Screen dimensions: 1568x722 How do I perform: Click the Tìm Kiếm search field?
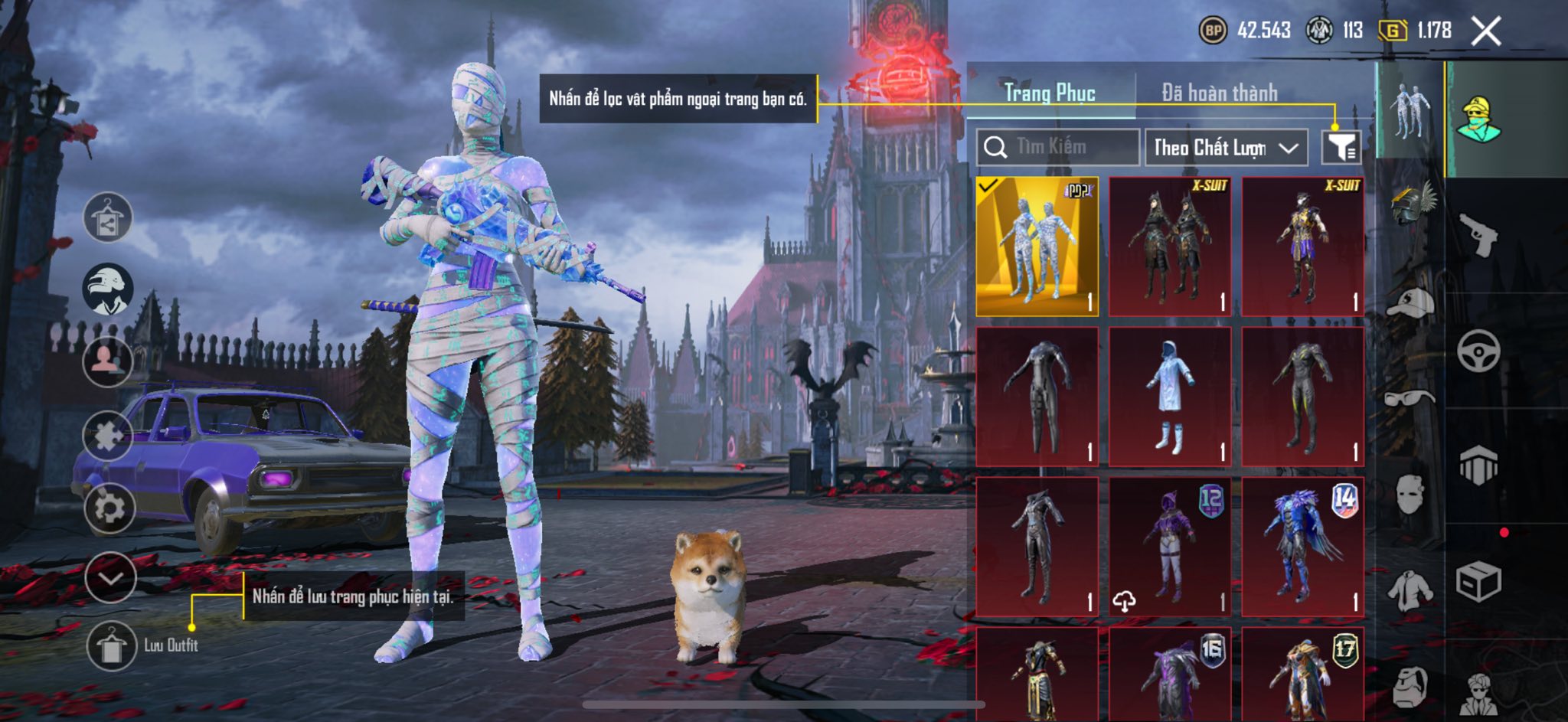point(1058,147)
